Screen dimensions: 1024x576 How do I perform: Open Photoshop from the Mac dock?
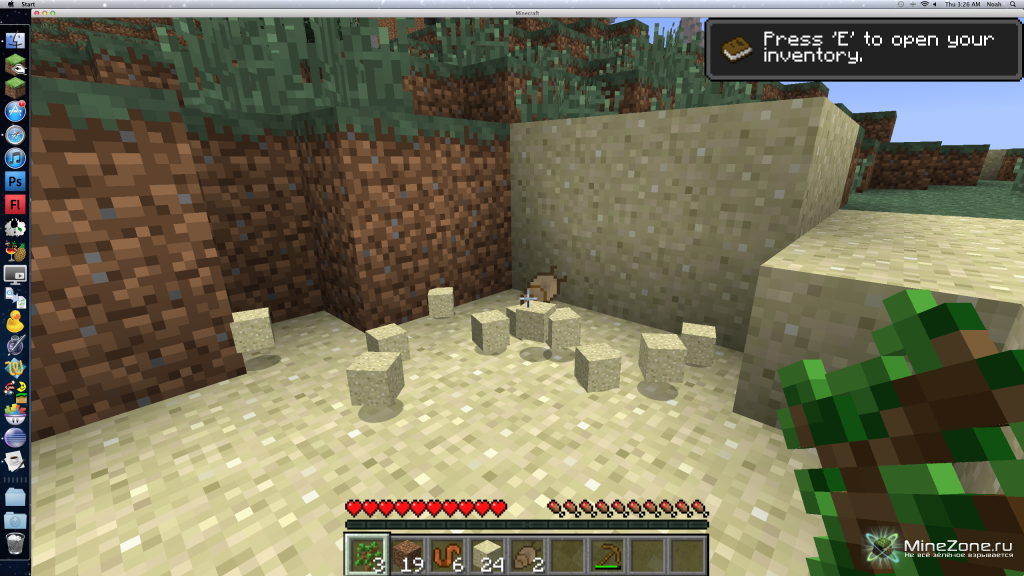pyautogui.click(x=15, y=181)
